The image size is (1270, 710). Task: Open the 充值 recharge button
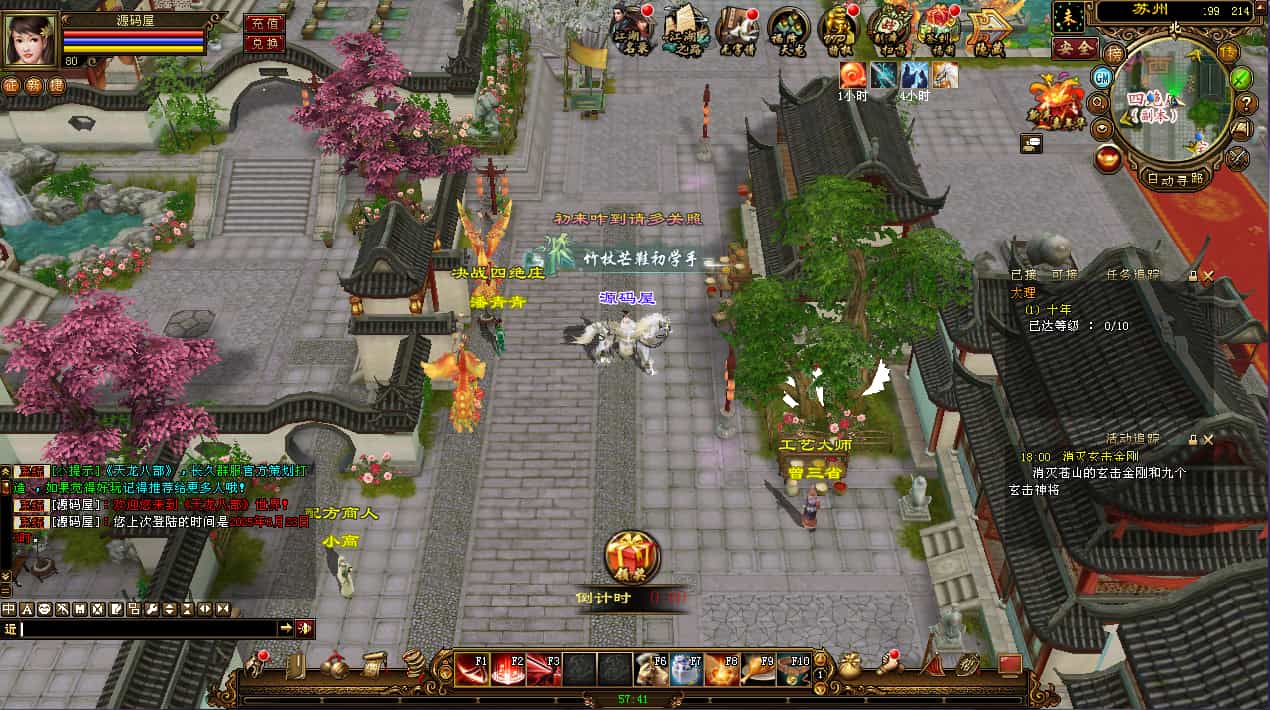coord(264,23)
